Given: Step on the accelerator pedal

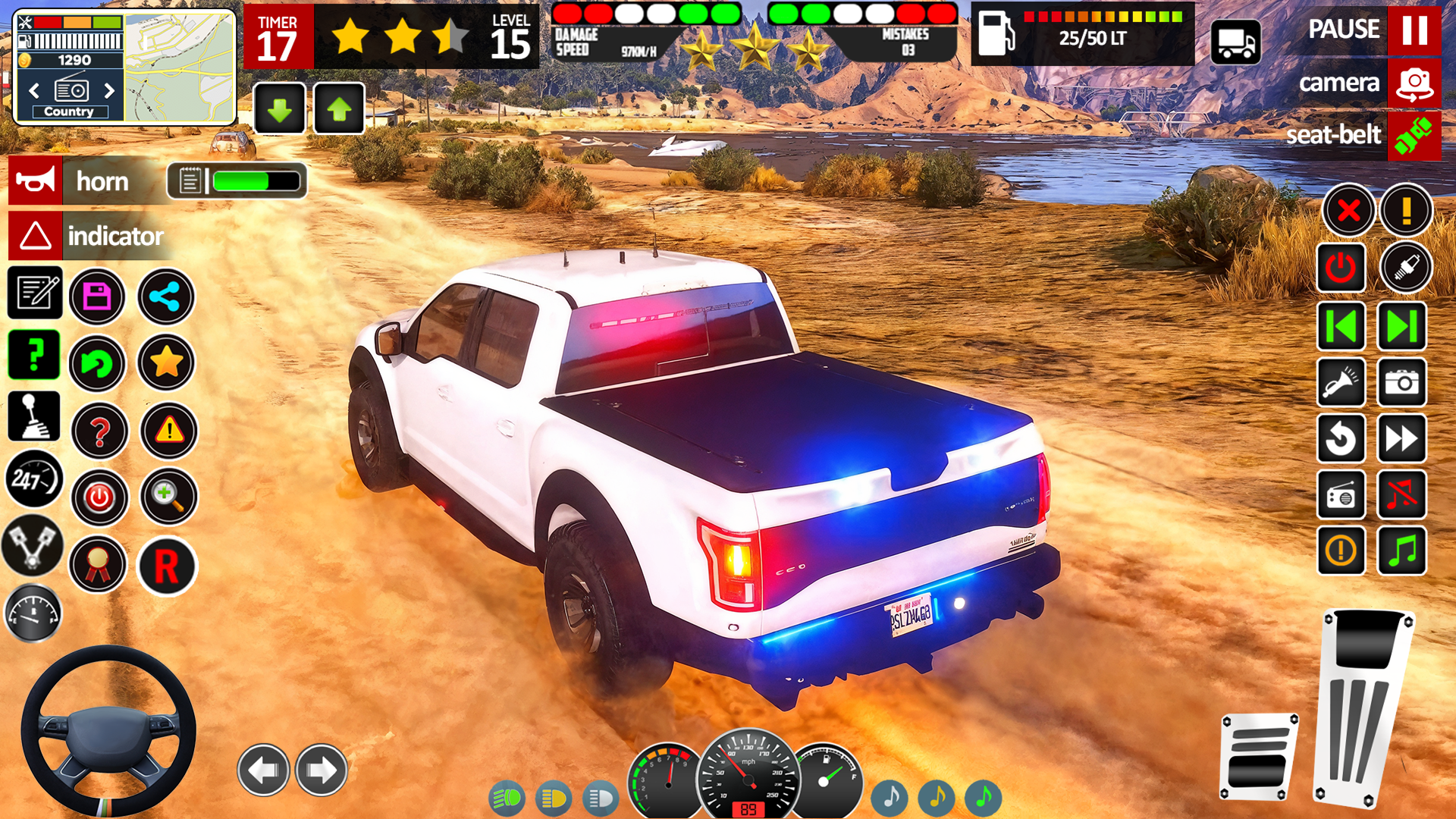Looking at the screenshot, I should click(1363, 705).
